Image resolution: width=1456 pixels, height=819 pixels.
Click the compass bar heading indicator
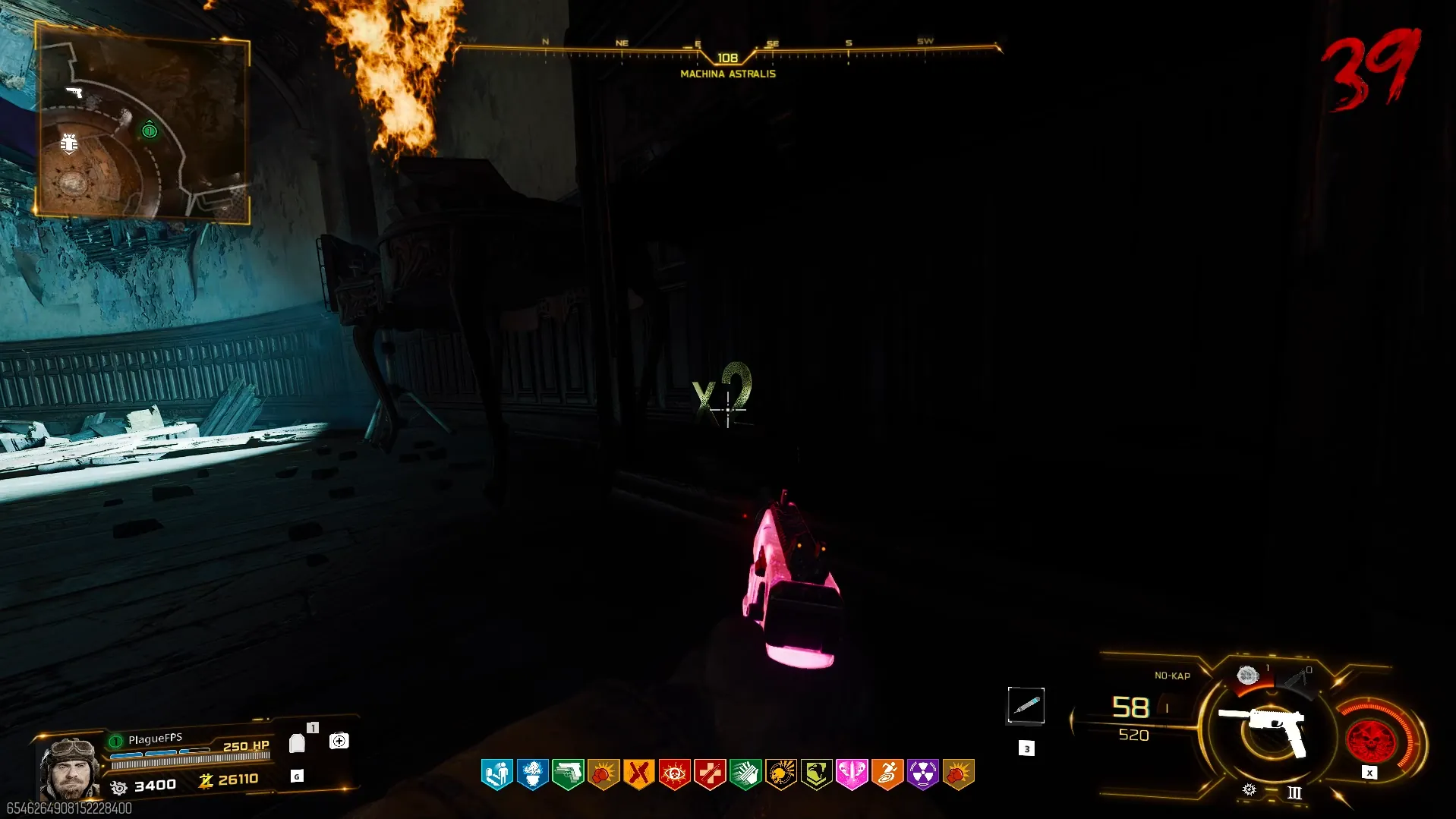[727, 58]
